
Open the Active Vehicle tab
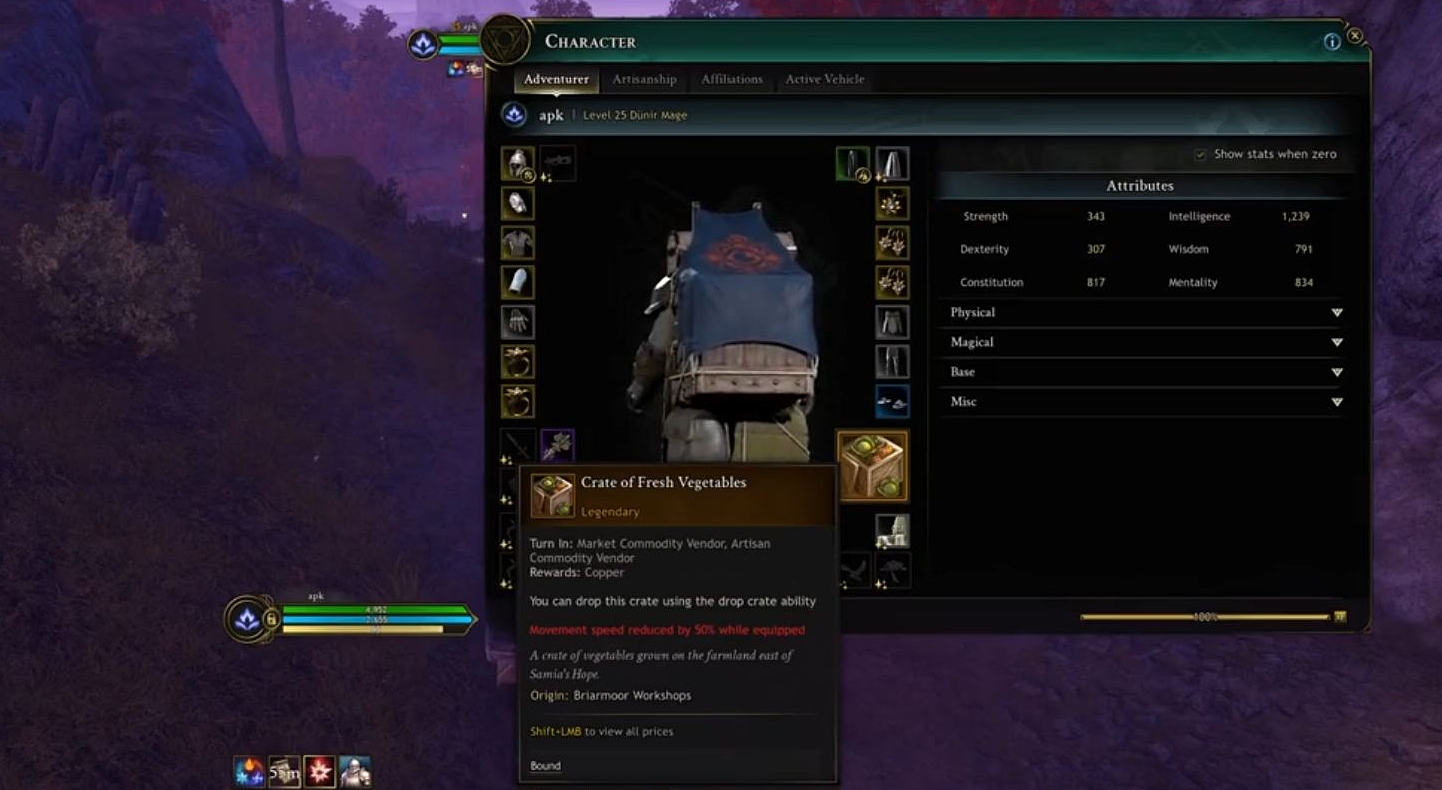(824, 79)
